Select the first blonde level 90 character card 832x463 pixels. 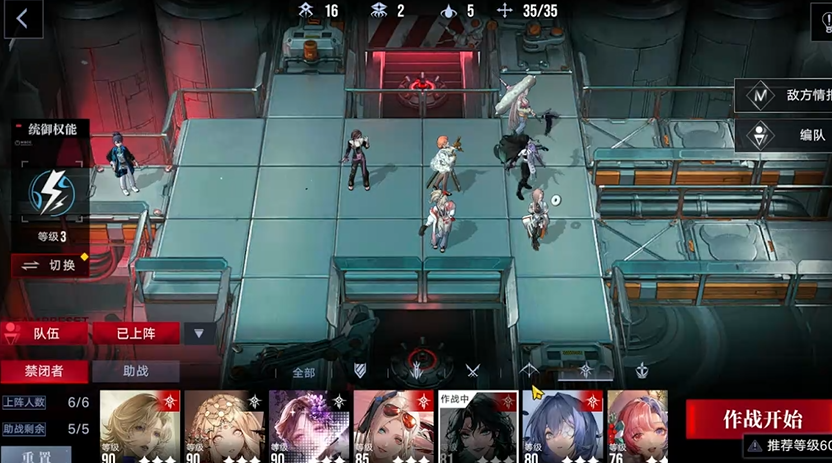click(x=139, y=427)
